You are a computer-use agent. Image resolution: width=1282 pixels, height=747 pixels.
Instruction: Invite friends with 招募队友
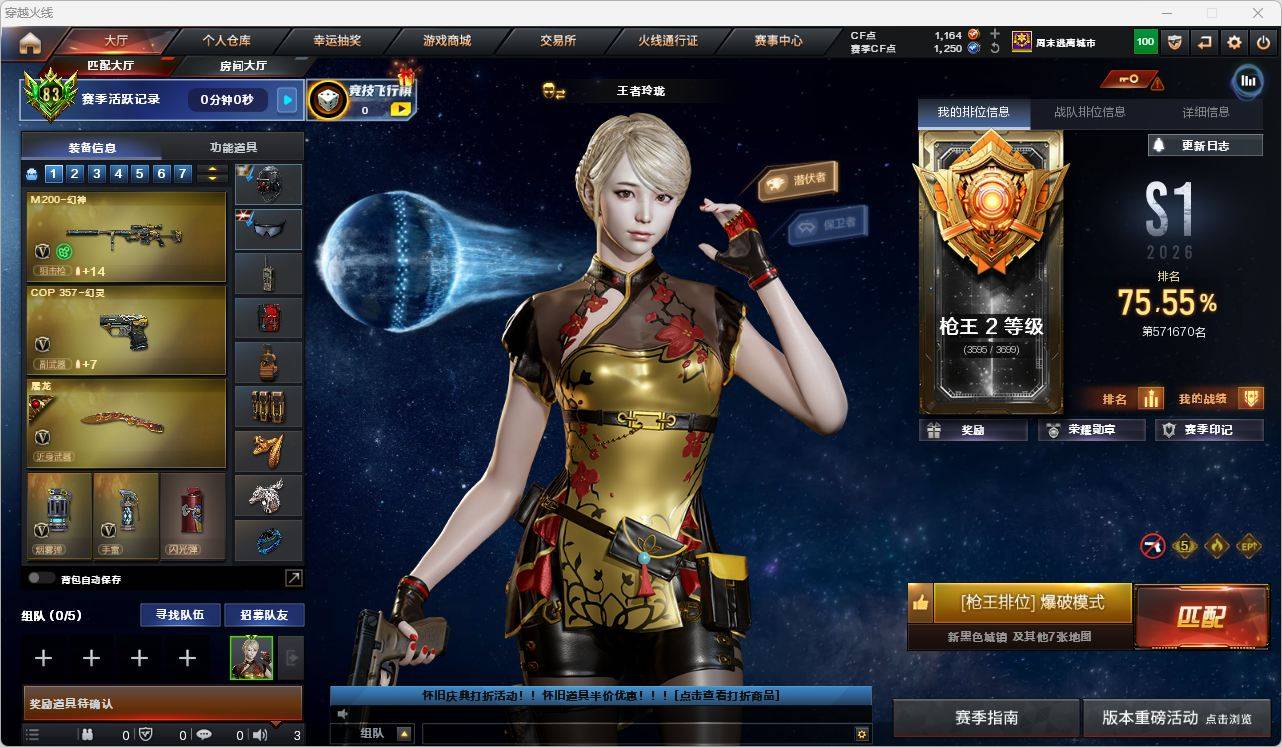click(264, 615)
